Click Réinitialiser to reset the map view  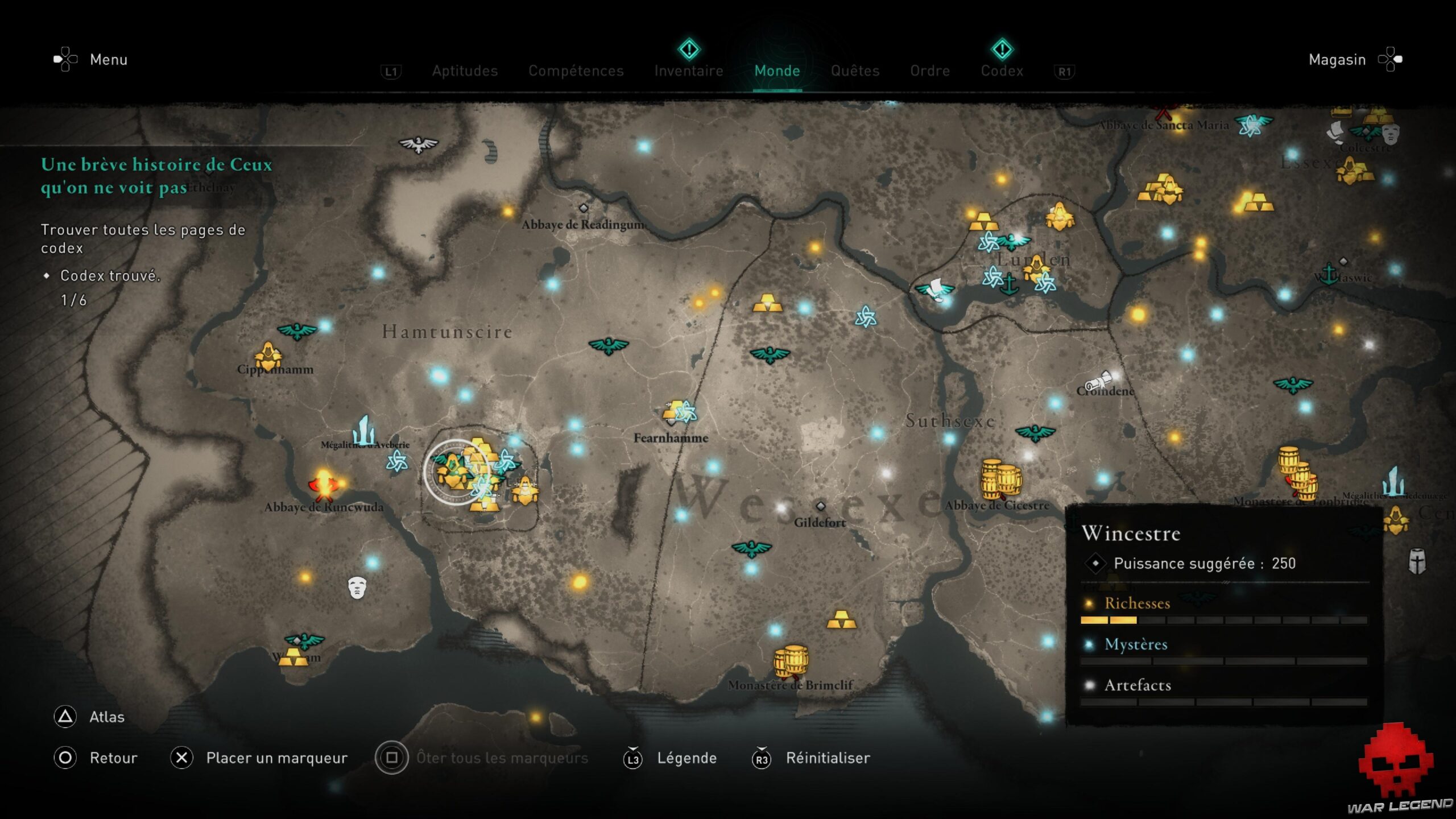click(828, 758)
